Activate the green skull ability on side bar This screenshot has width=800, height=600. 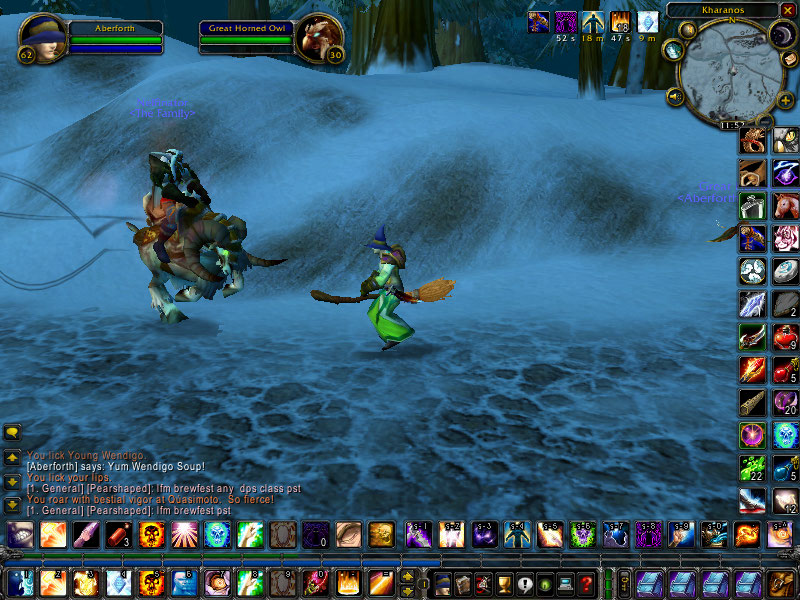786,435
